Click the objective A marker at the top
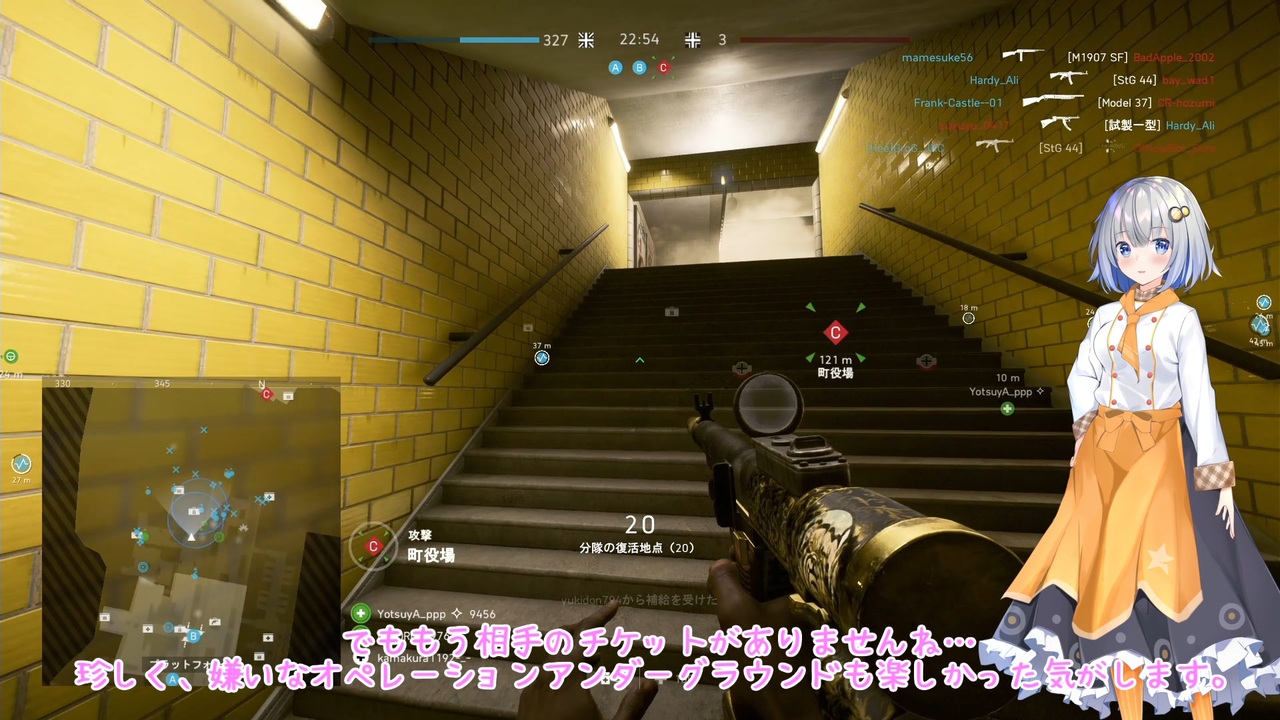 (x=616, y=67)
